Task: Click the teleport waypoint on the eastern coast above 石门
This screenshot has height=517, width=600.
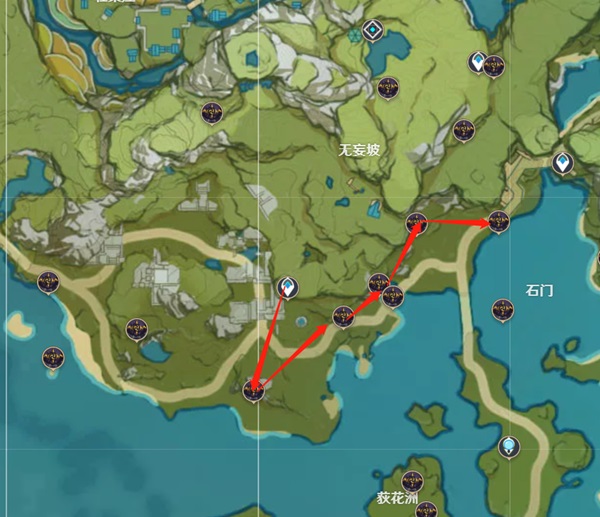Action: click(563, 162)
